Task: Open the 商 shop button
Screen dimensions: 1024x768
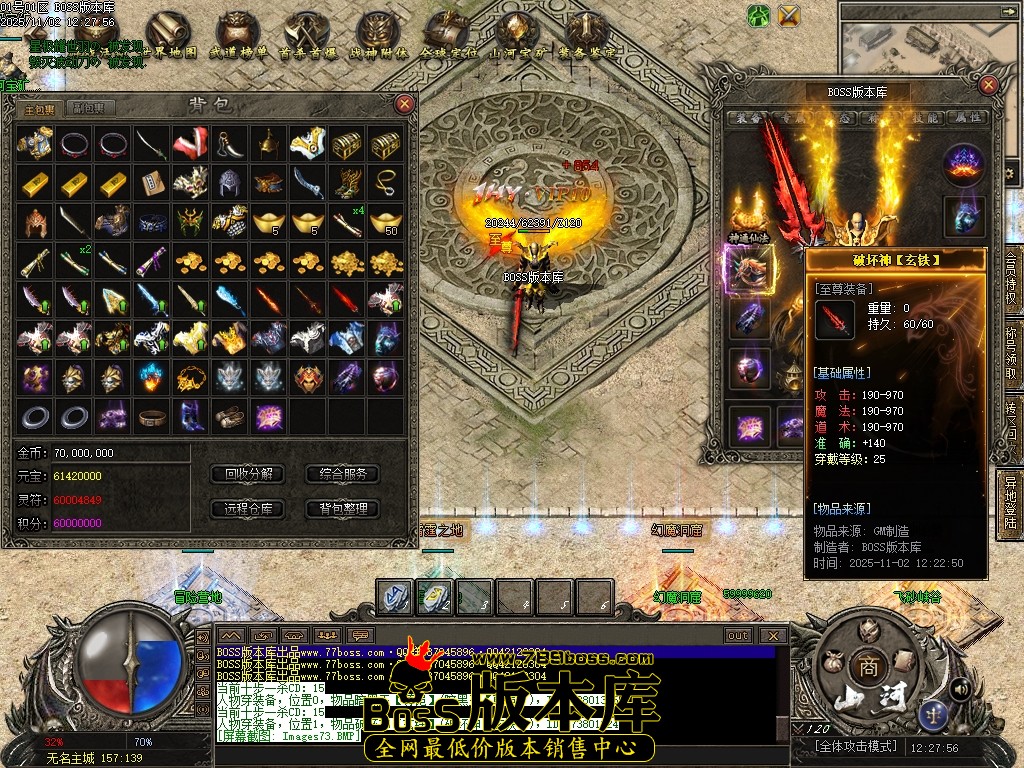Action: 864,665
